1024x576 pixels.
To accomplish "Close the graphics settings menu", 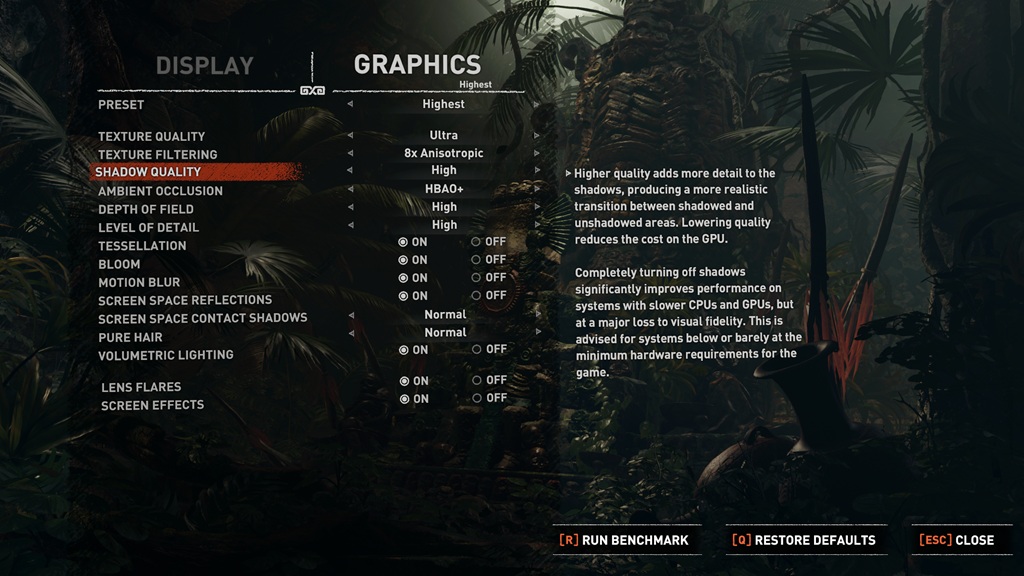I will [956, 540].
